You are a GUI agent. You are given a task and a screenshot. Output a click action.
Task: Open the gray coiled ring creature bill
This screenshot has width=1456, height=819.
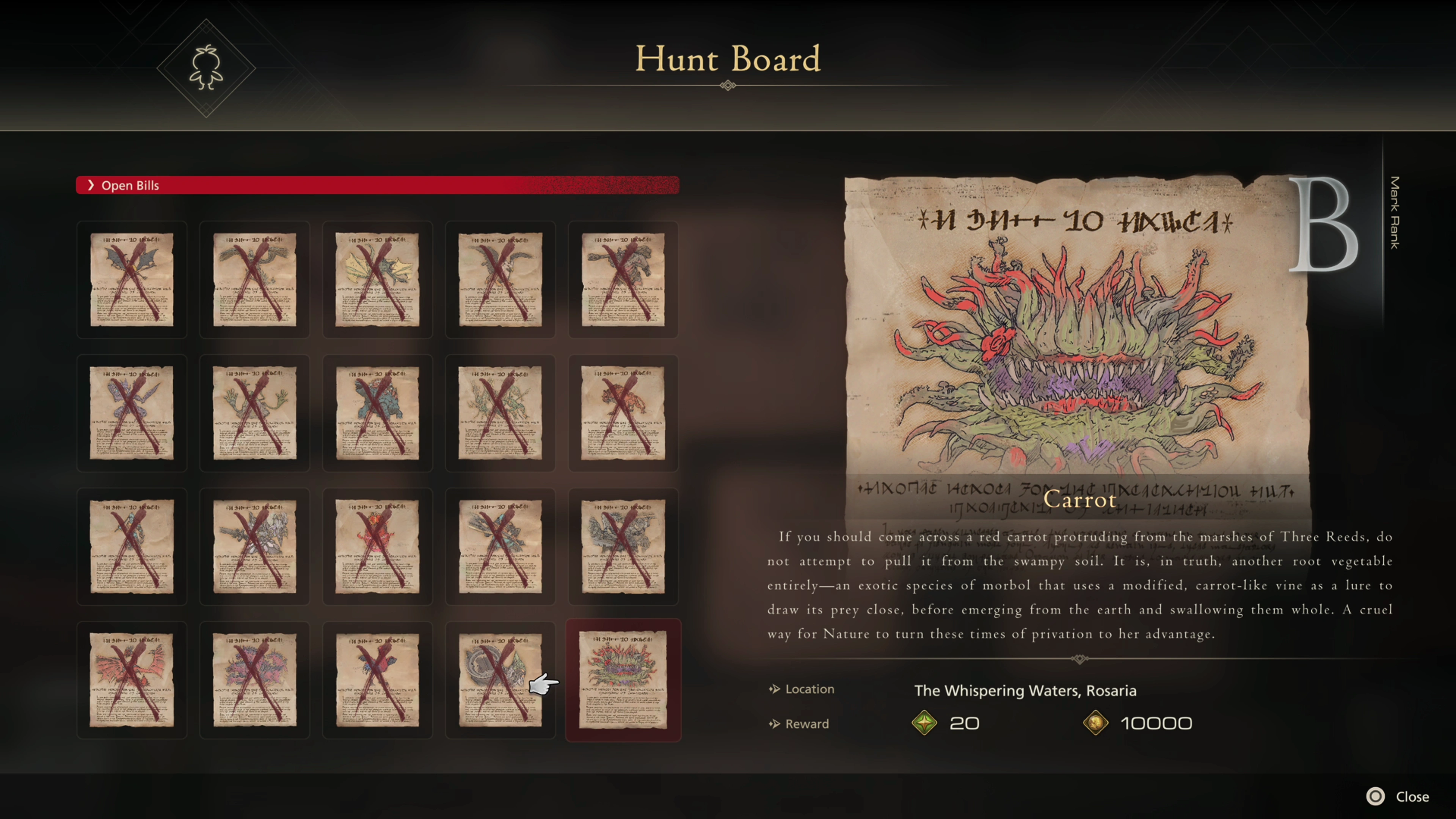click(500, 679)
